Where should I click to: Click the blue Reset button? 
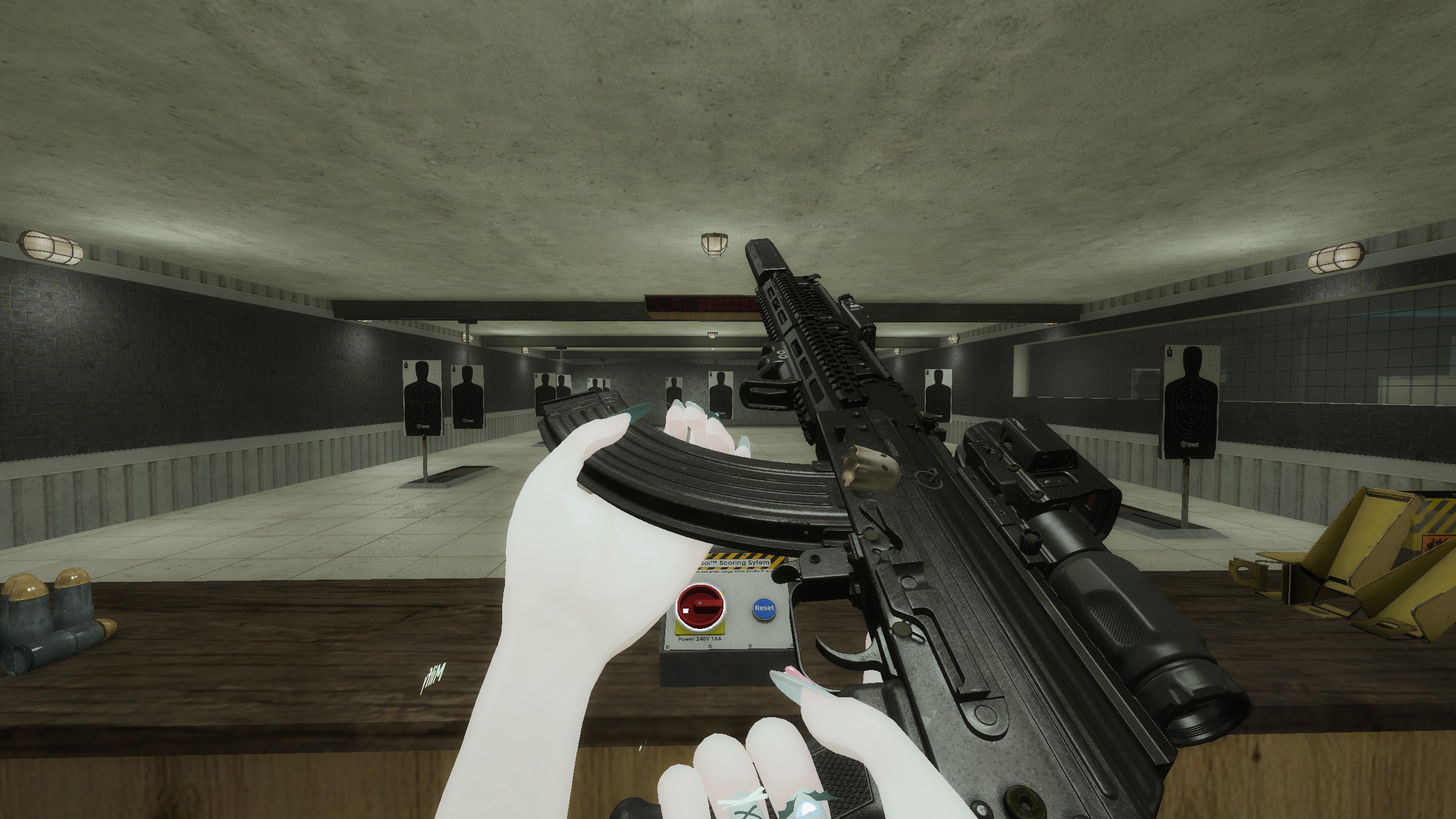point(763,607)
